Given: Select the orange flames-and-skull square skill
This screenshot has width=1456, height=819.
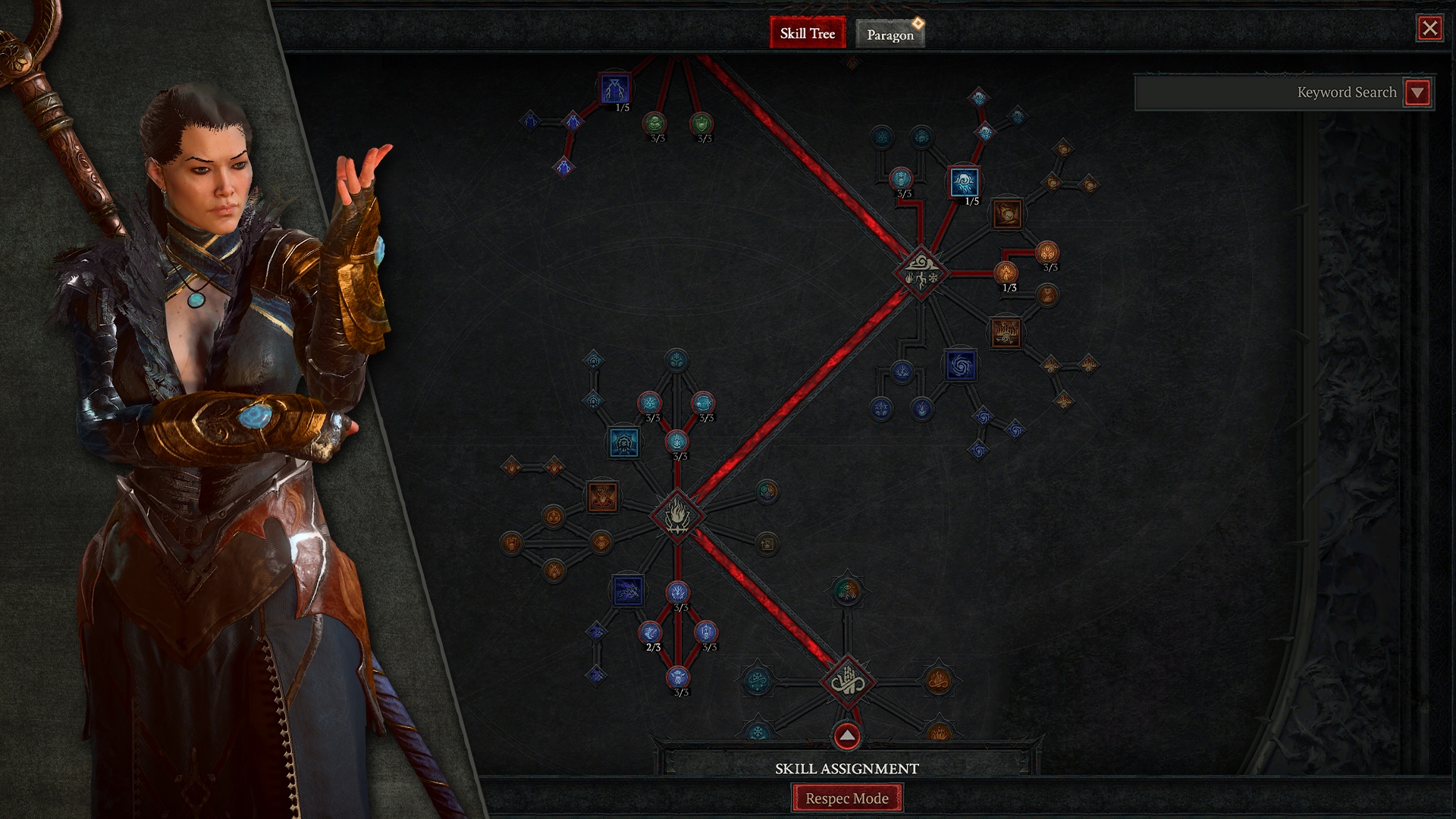Looking at the screenshot, I should coord(1006,333).
